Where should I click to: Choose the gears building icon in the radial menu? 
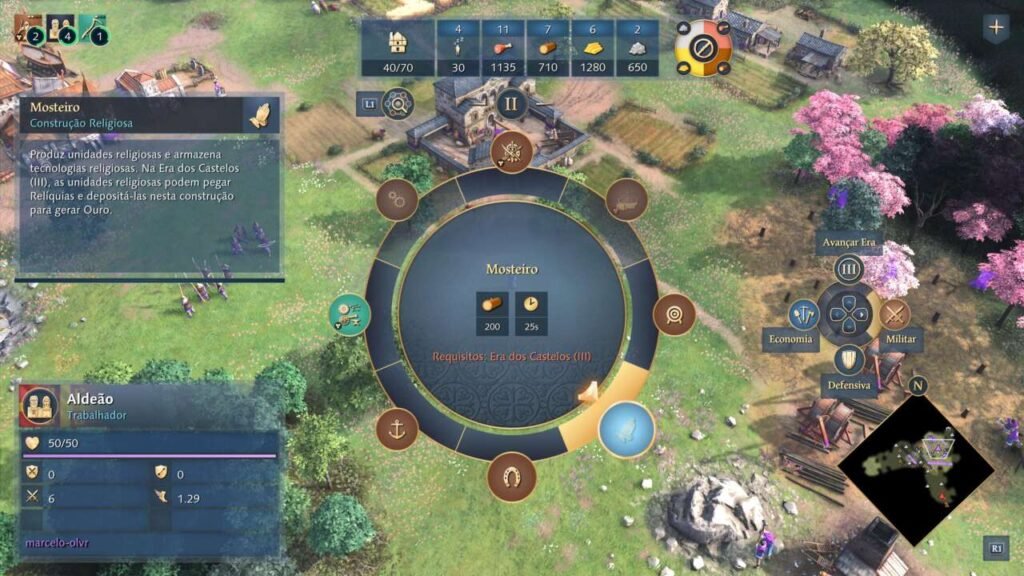point(397,200)
